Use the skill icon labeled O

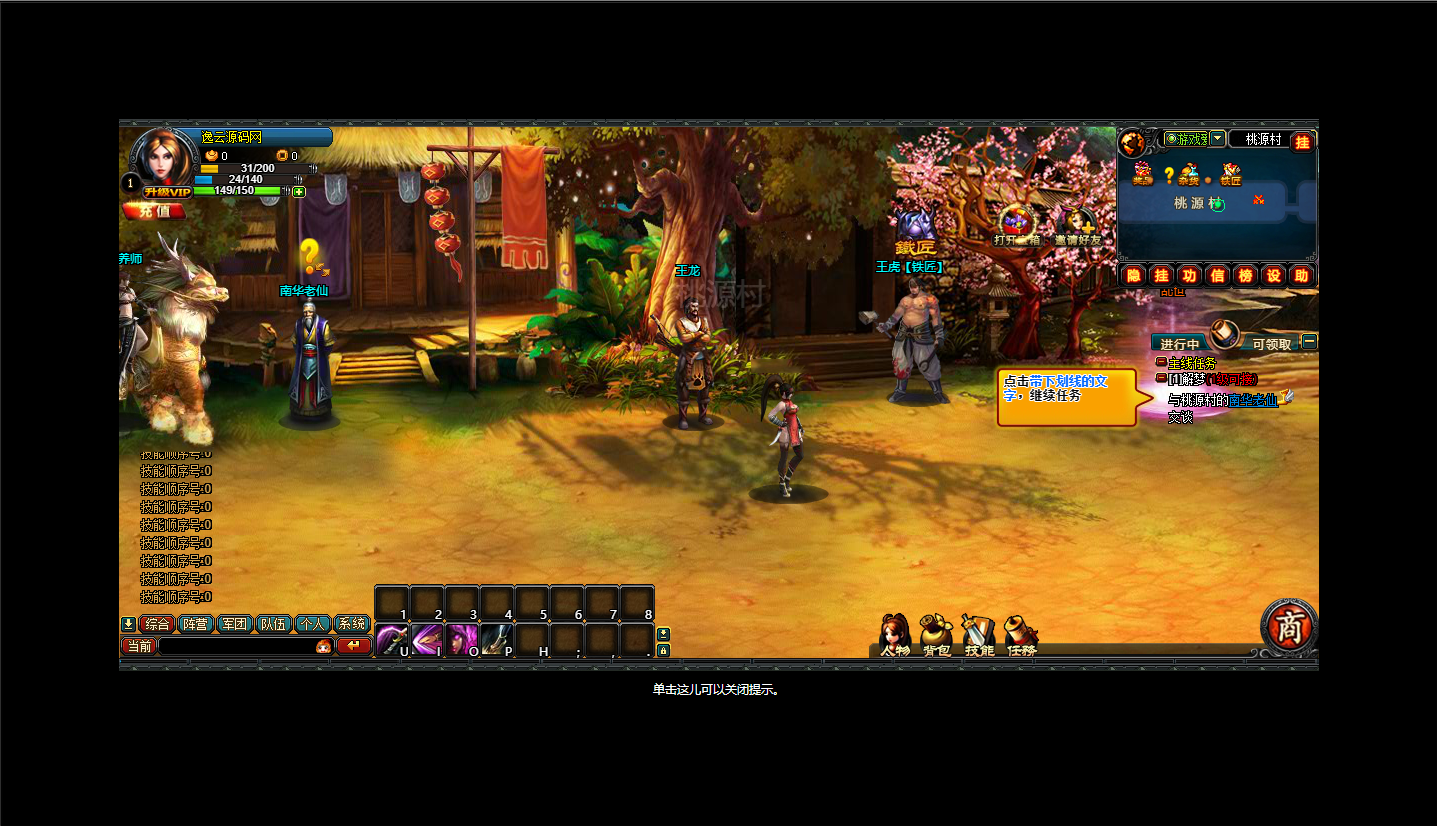tap(461, 639)
